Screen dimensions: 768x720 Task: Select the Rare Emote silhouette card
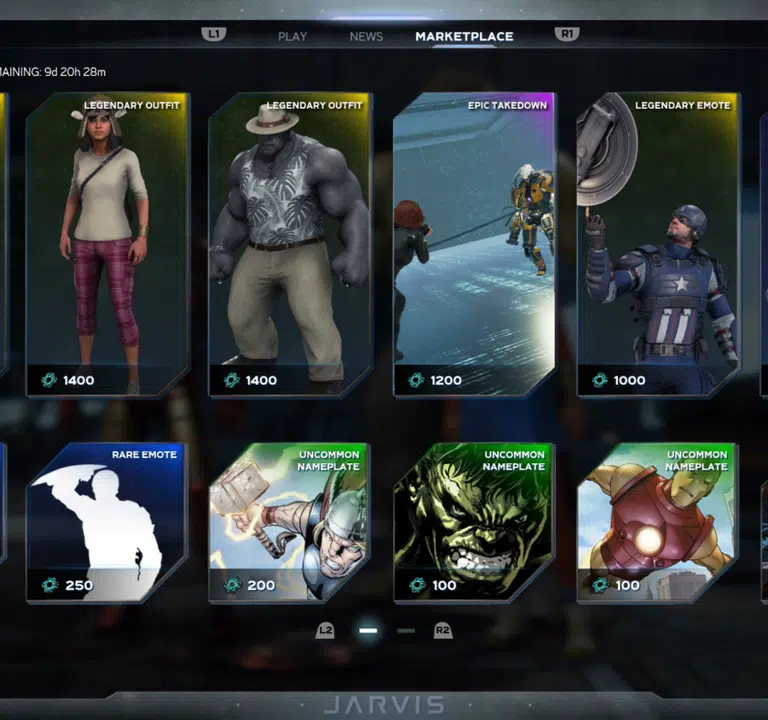click(x=106, y=522)
